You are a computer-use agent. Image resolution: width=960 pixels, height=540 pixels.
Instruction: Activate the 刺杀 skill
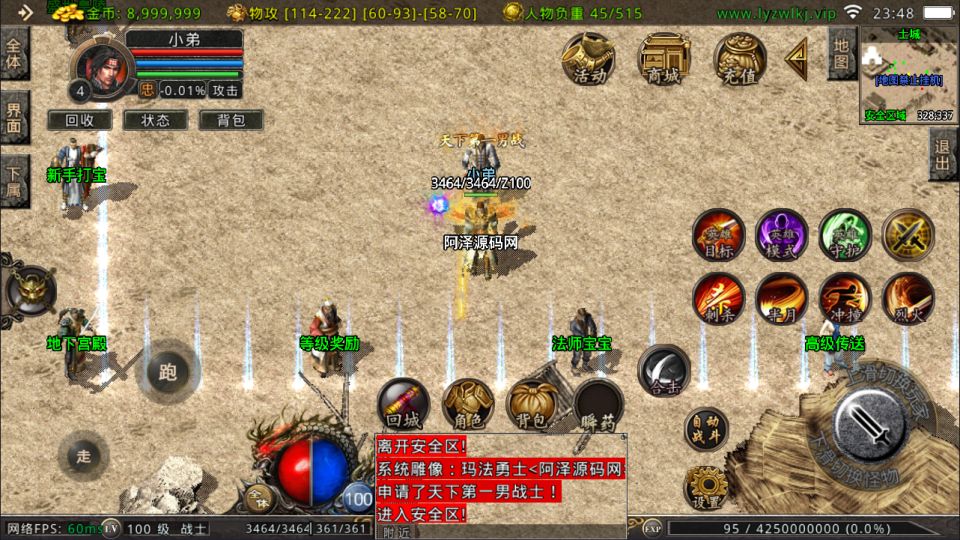point(718,298)
